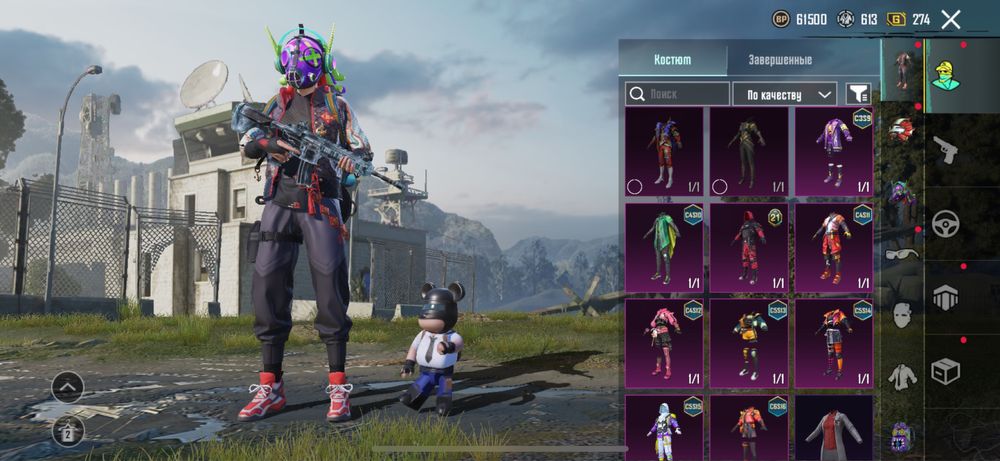Open the steering wheel vehicle category
This screenshot has height=461, width=1000.
[945, 223]
